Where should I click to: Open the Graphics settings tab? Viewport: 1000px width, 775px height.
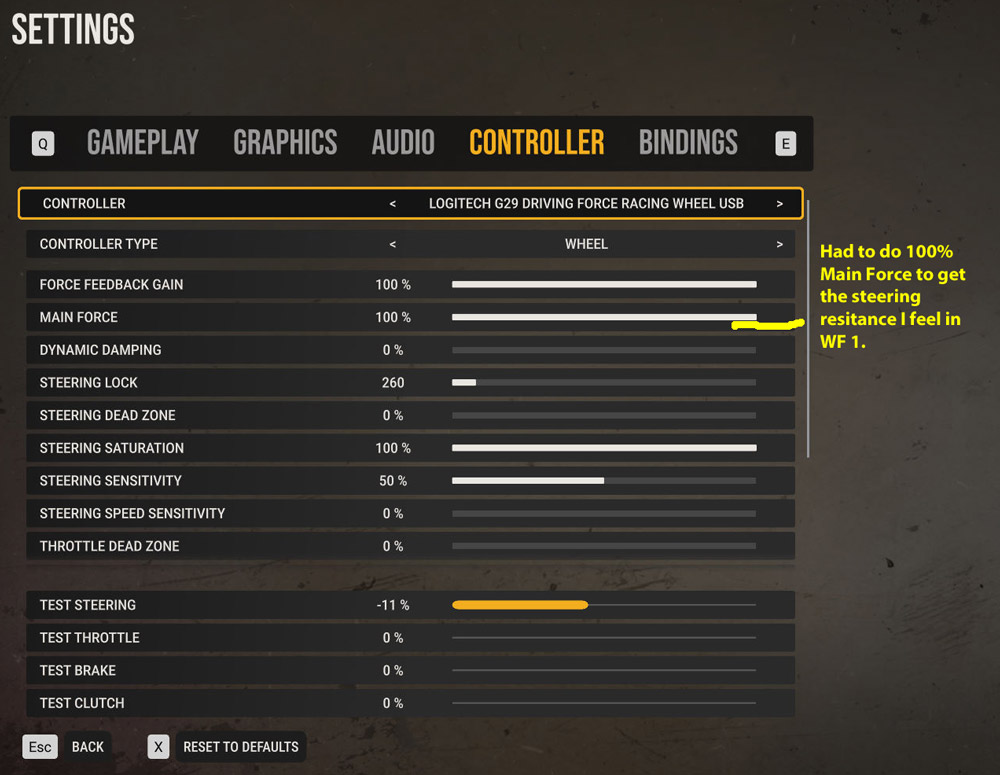285,143
